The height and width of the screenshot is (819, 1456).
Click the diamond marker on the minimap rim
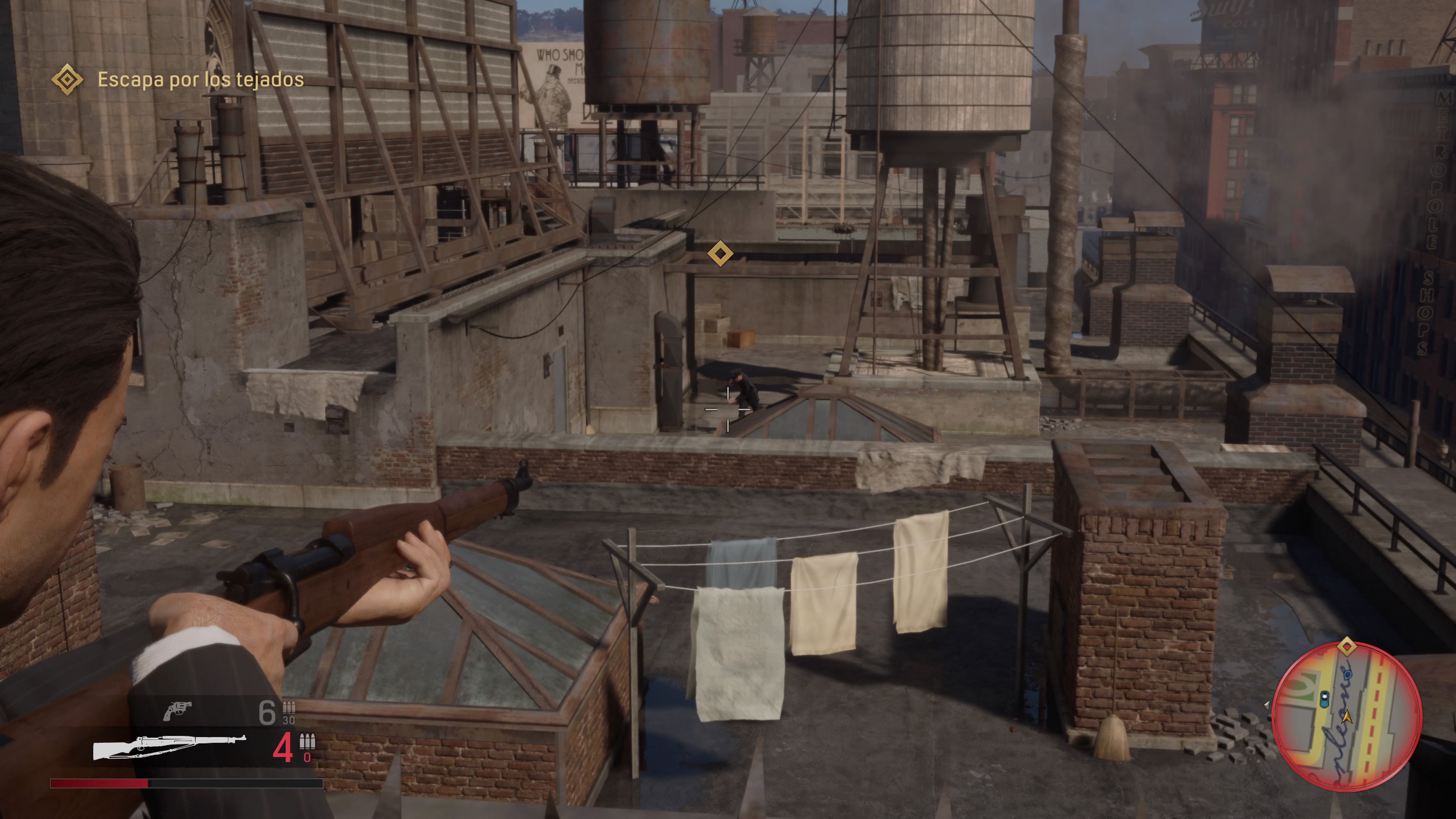(1346, 646)
